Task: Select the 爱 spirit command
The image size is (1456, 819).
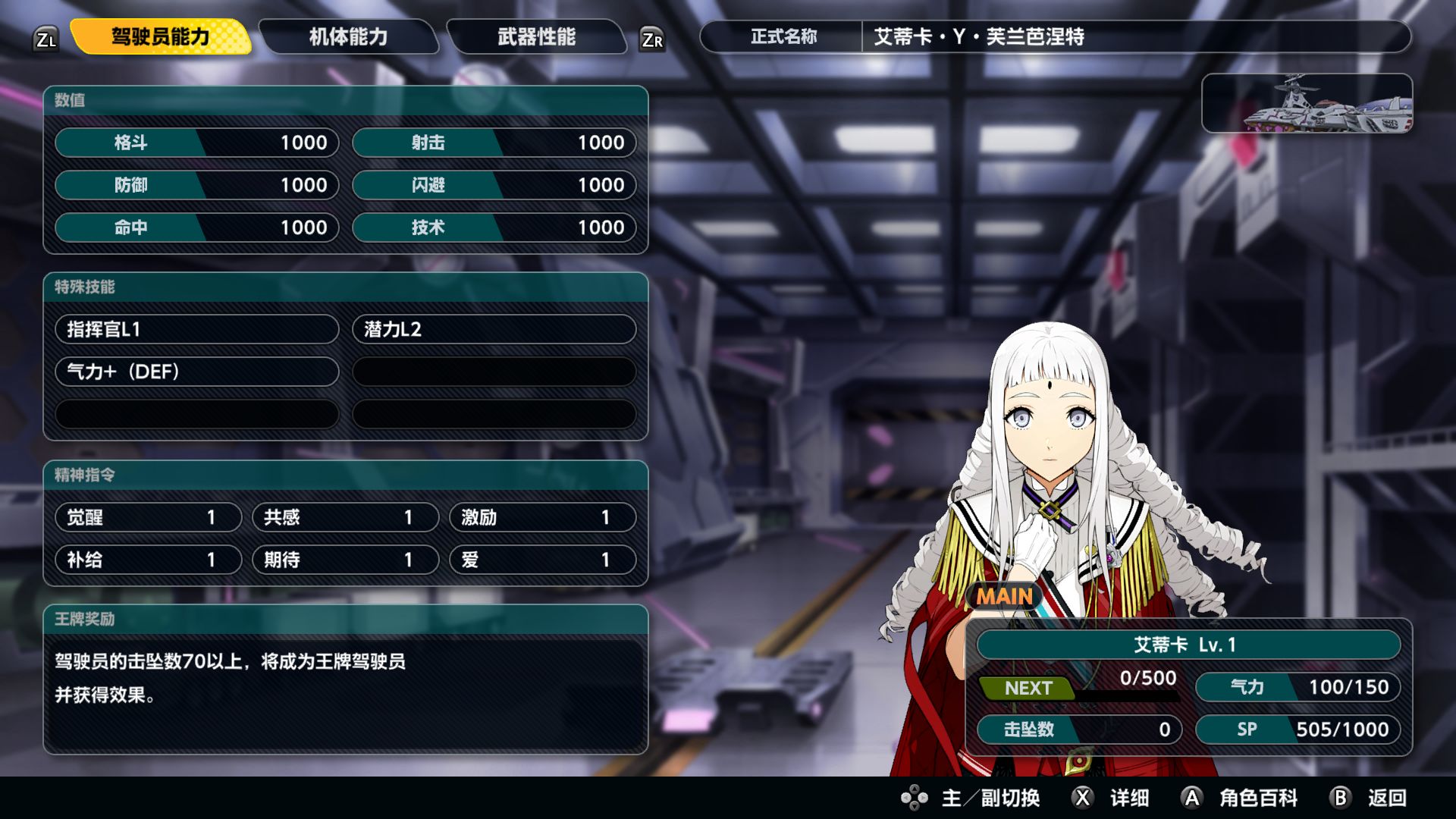Action: pos(542,560)
